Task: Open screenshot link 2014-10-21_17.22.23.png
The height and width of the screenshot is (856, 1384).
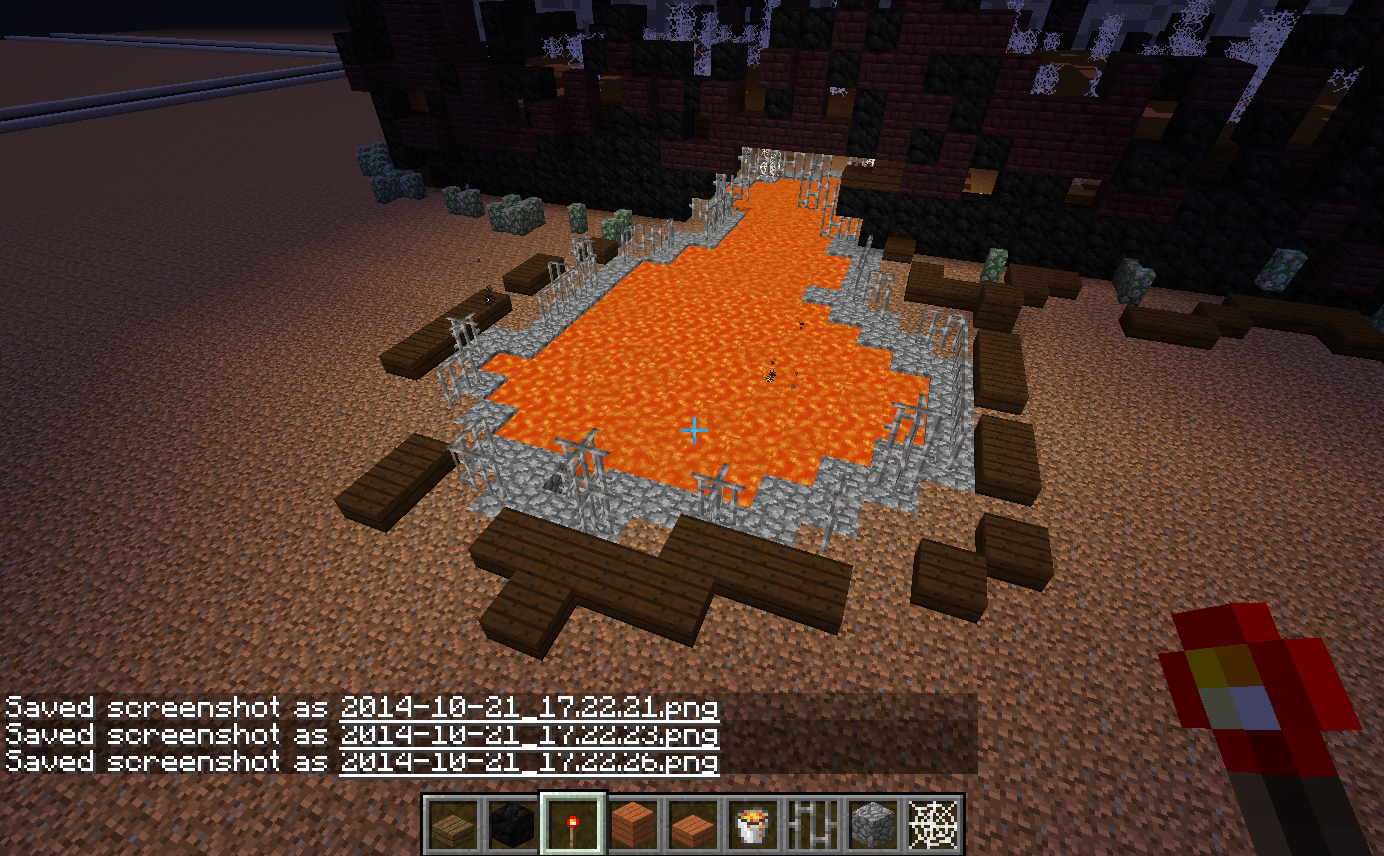Action: click(529, 735)
